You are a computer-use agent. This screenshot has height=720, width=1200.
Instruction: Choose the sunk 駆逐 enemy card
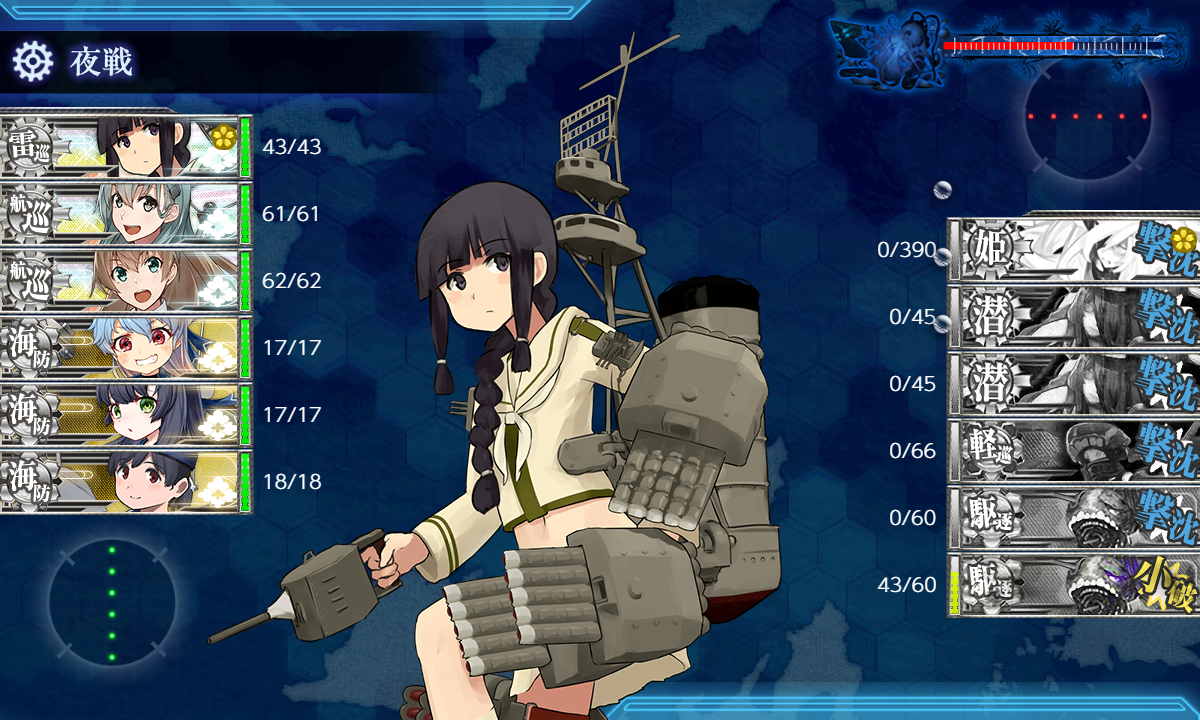(1072, 518)
